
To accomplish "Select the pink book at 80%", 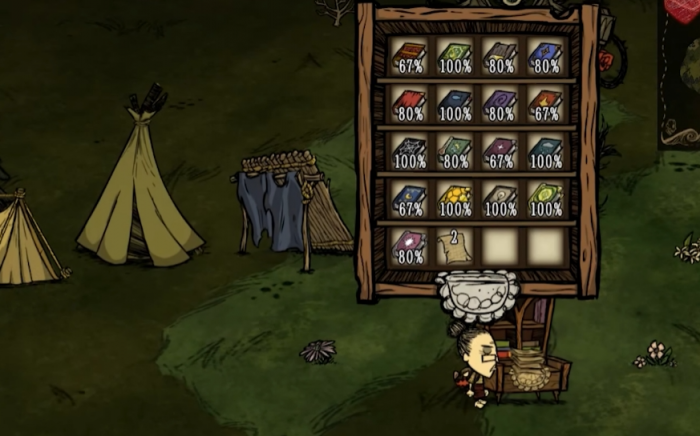I will (x=409, y=247).
